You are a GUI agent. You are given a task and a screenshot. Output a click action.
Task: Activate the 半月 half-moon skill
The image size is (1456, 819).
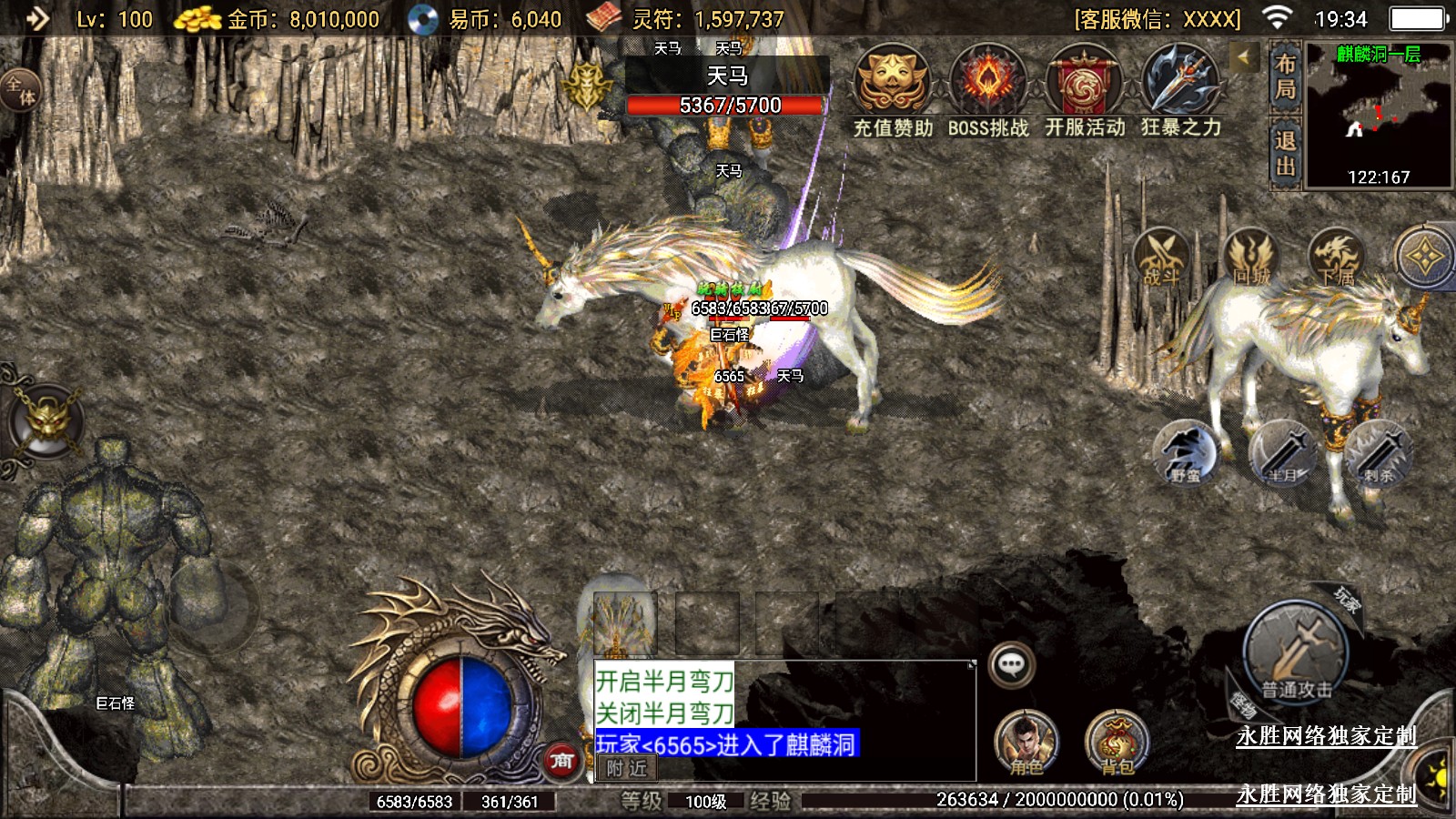click(1281, 453)
